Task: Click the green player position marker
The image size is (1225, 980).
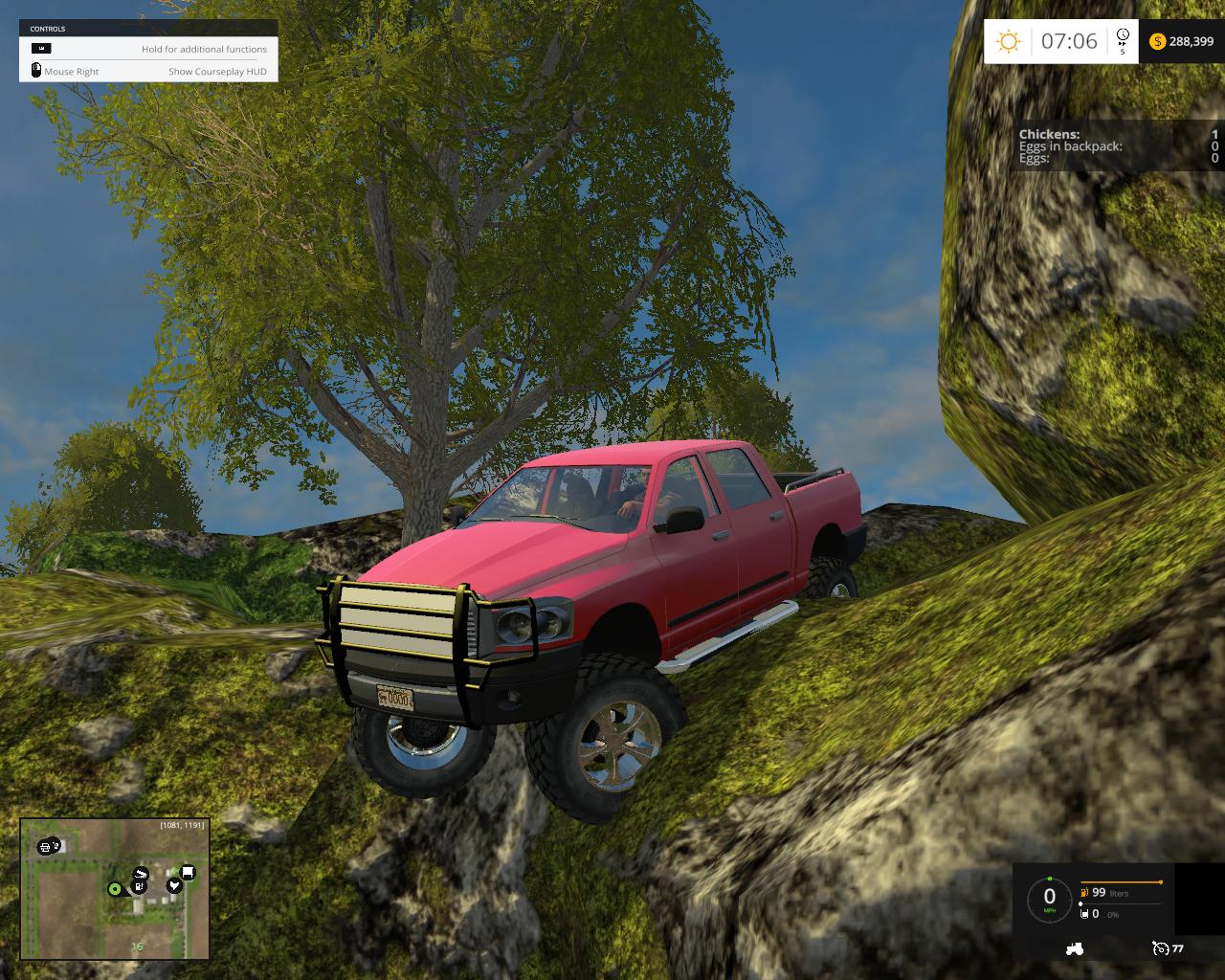Action: (x=115, y=889)
